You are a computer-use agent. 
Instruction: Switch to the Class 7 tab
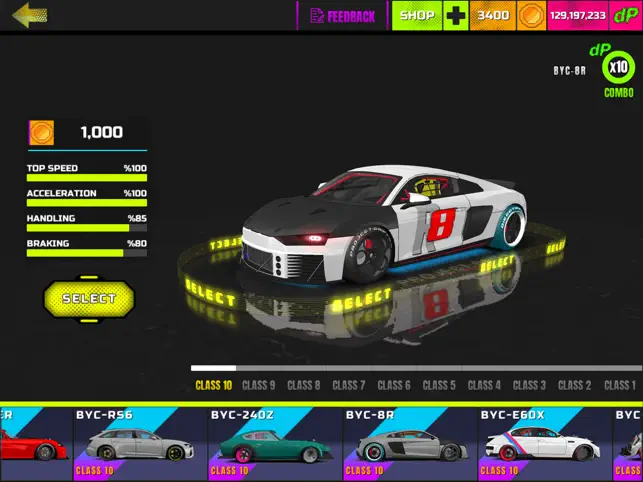point(349,385)
